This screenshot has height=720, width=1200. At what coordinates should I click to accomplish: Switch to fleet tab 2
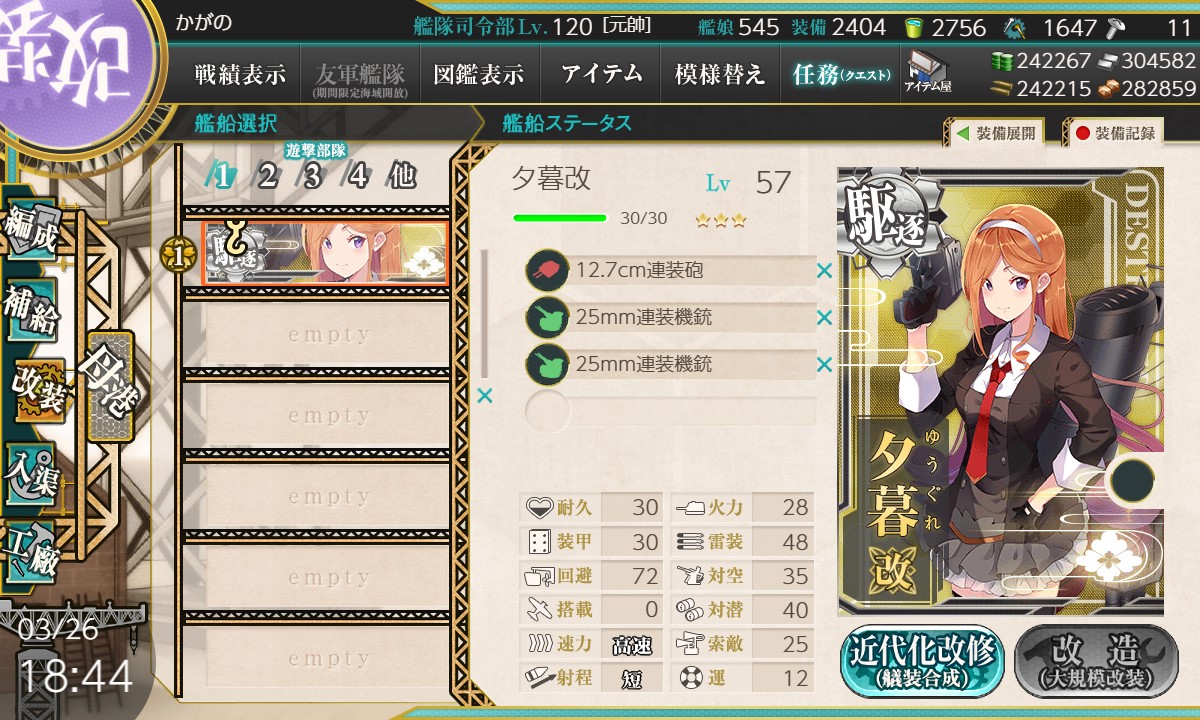click(267, 177)
